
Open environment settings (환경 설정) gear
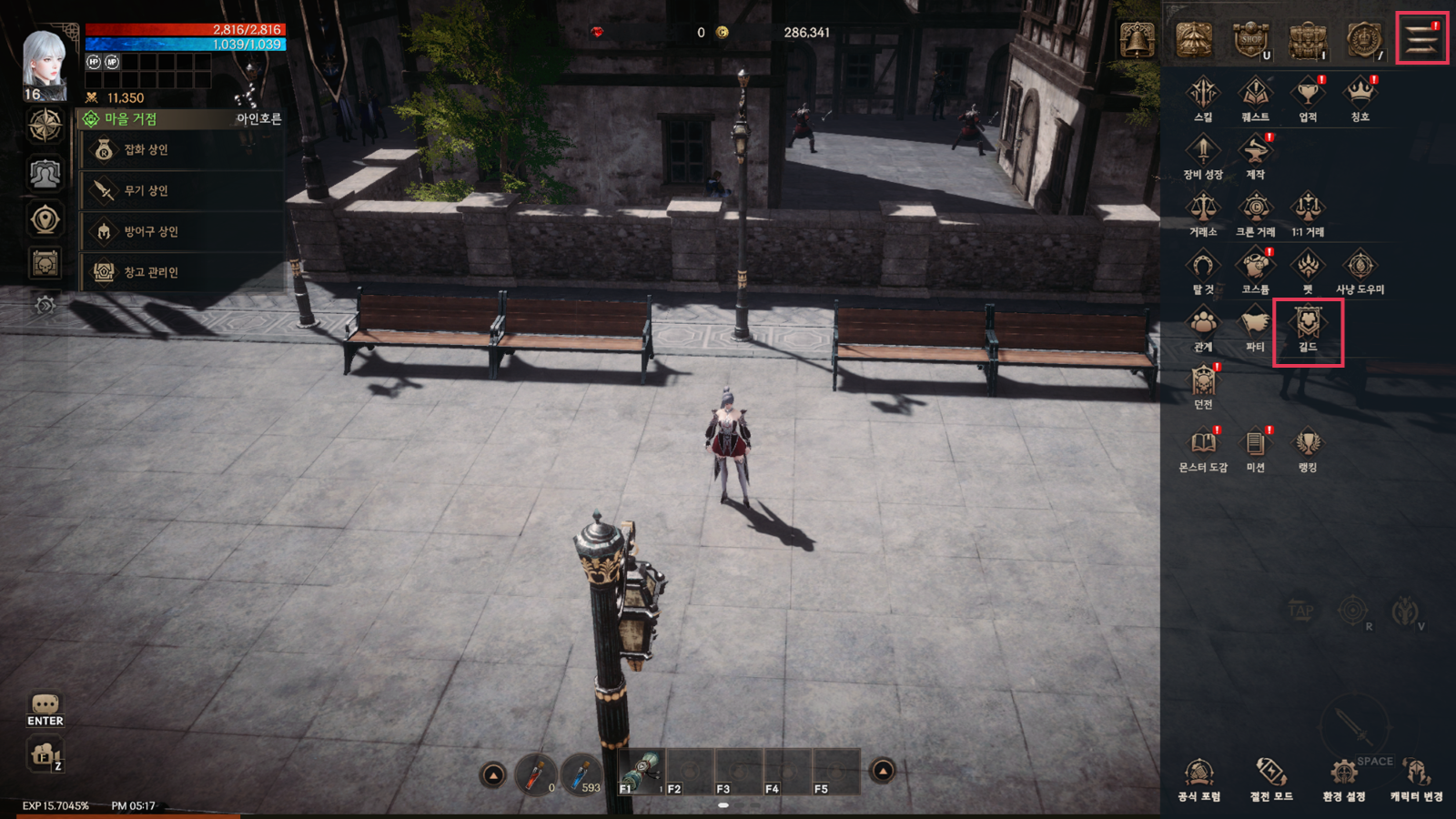tap(1343, 778)
